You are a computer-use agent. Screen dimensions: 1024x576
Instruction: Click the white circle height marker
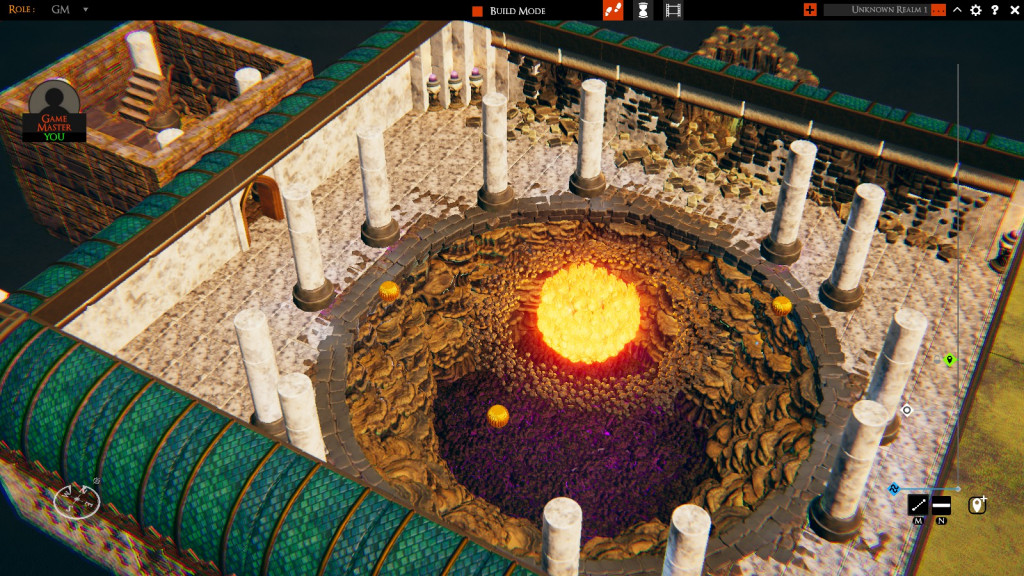tap(907, 410)
